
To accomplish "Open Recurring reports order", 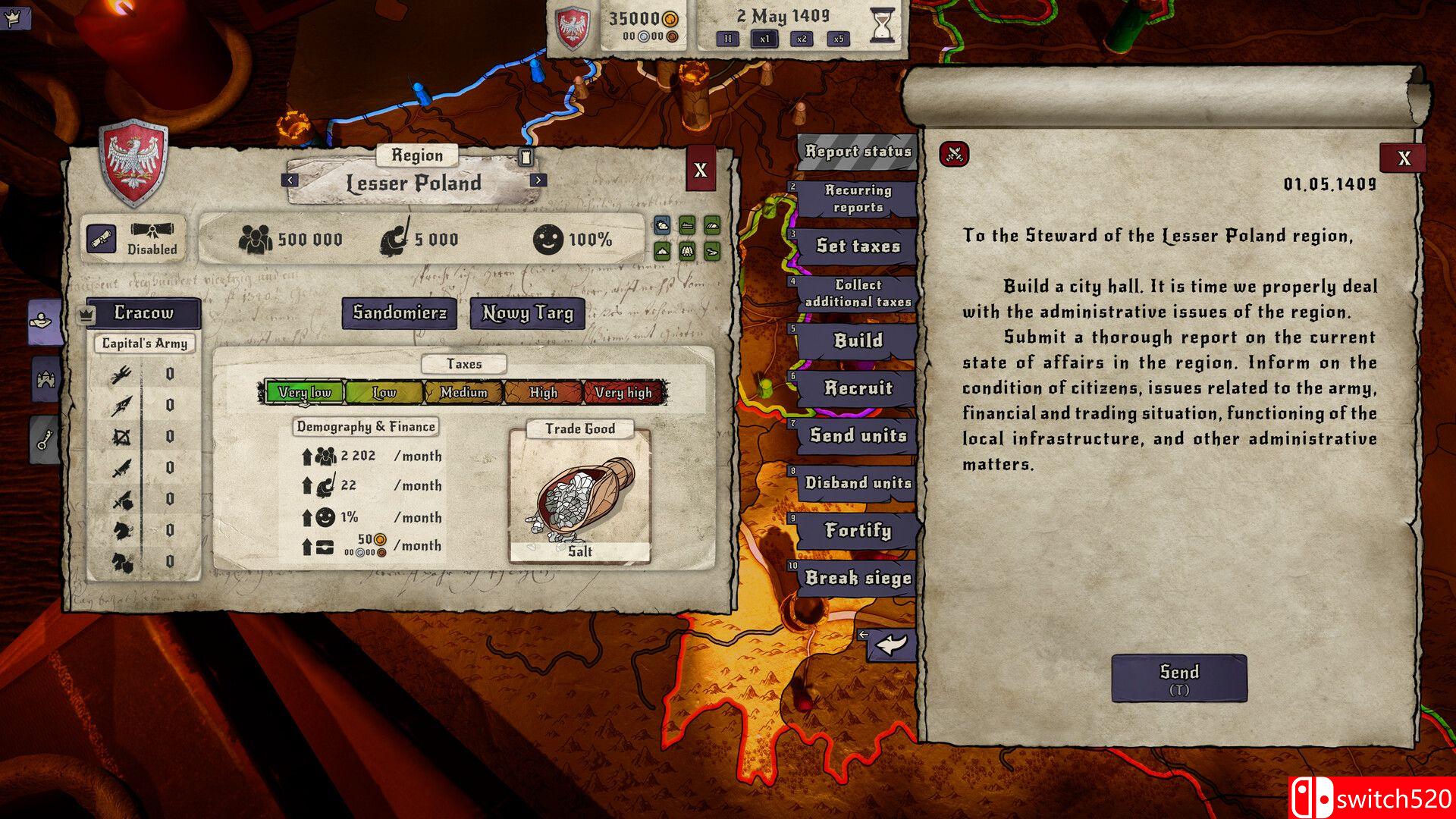I will [x=858, y=199].
